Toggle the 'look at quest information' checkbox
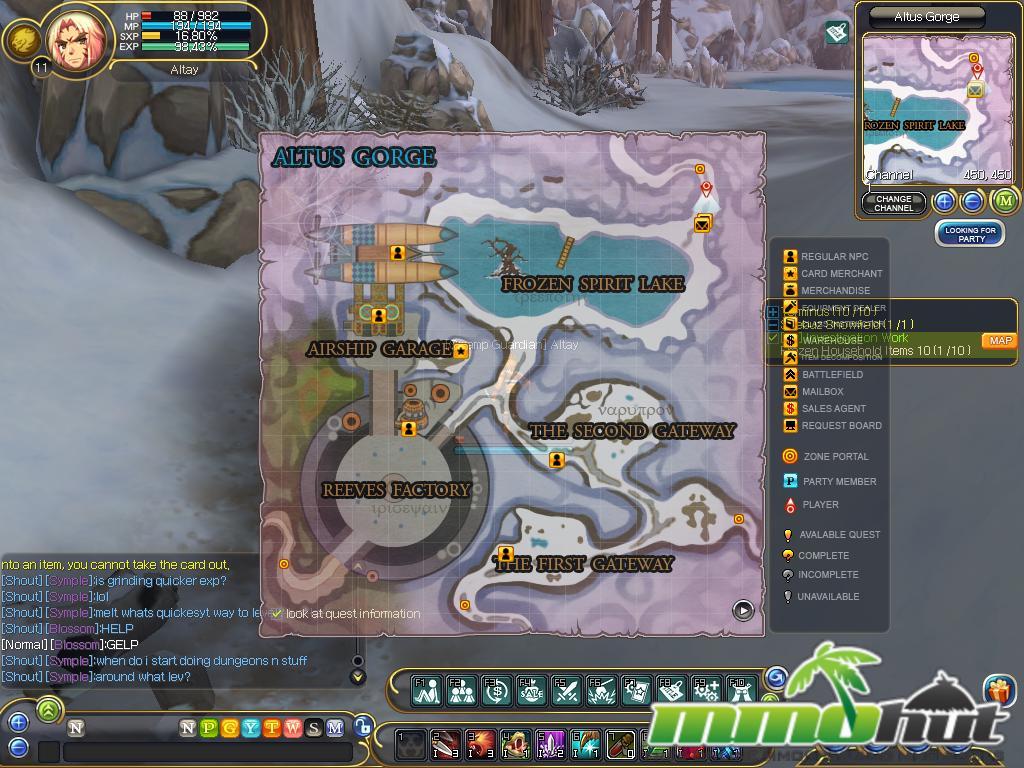Viewport: 1024px width, 768px height. pyautogui.click(x=277, y=613)
